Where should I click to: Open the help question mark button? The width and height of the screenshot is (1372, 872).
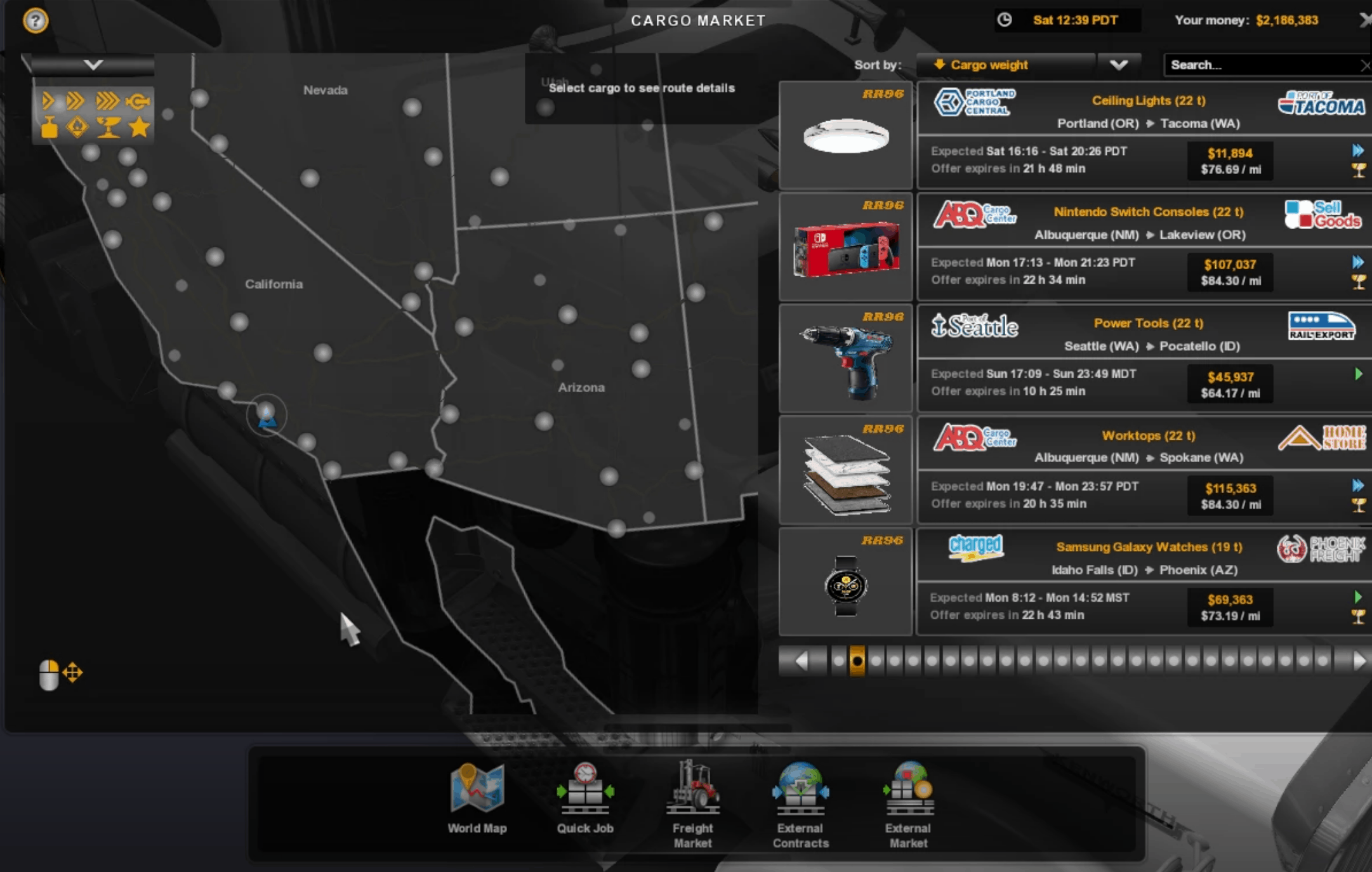click(36, 21)
